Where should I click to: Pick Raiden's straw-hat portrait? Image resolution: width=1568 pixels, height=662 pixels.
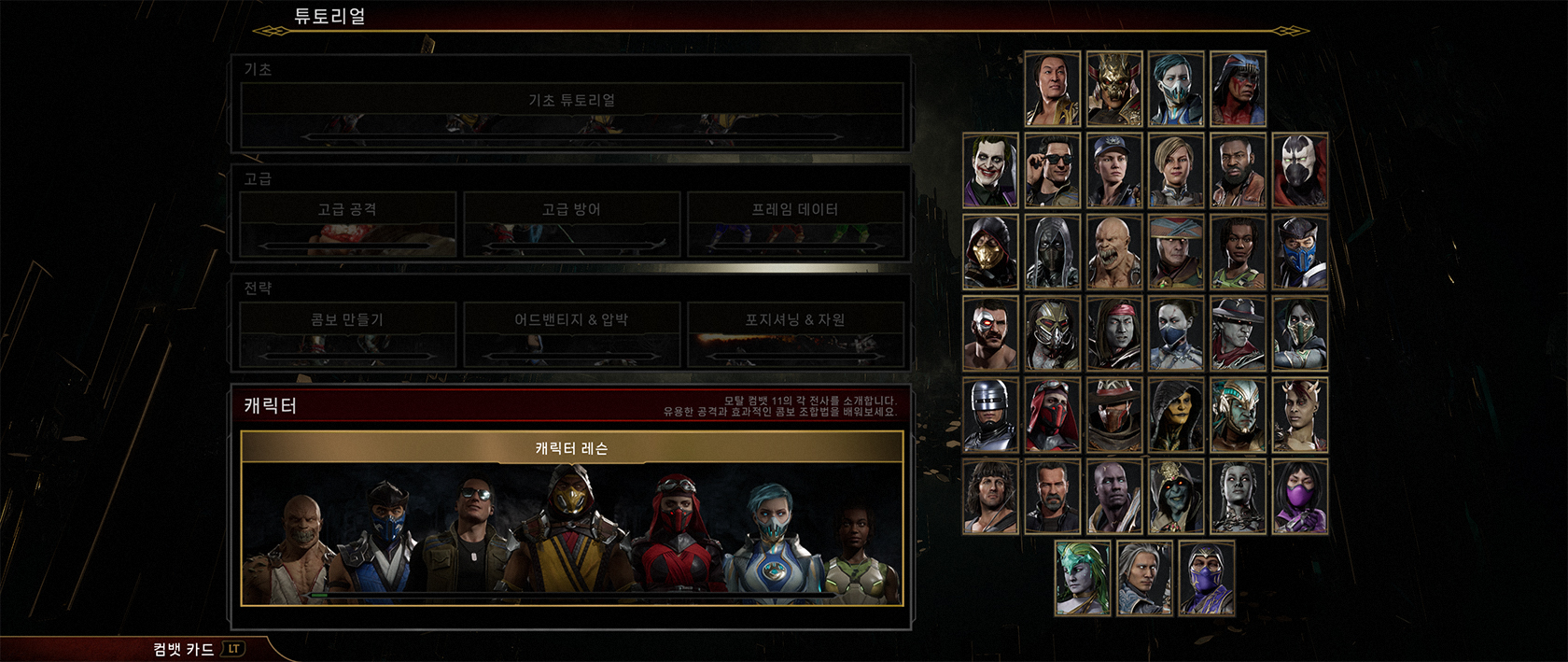1176,252
